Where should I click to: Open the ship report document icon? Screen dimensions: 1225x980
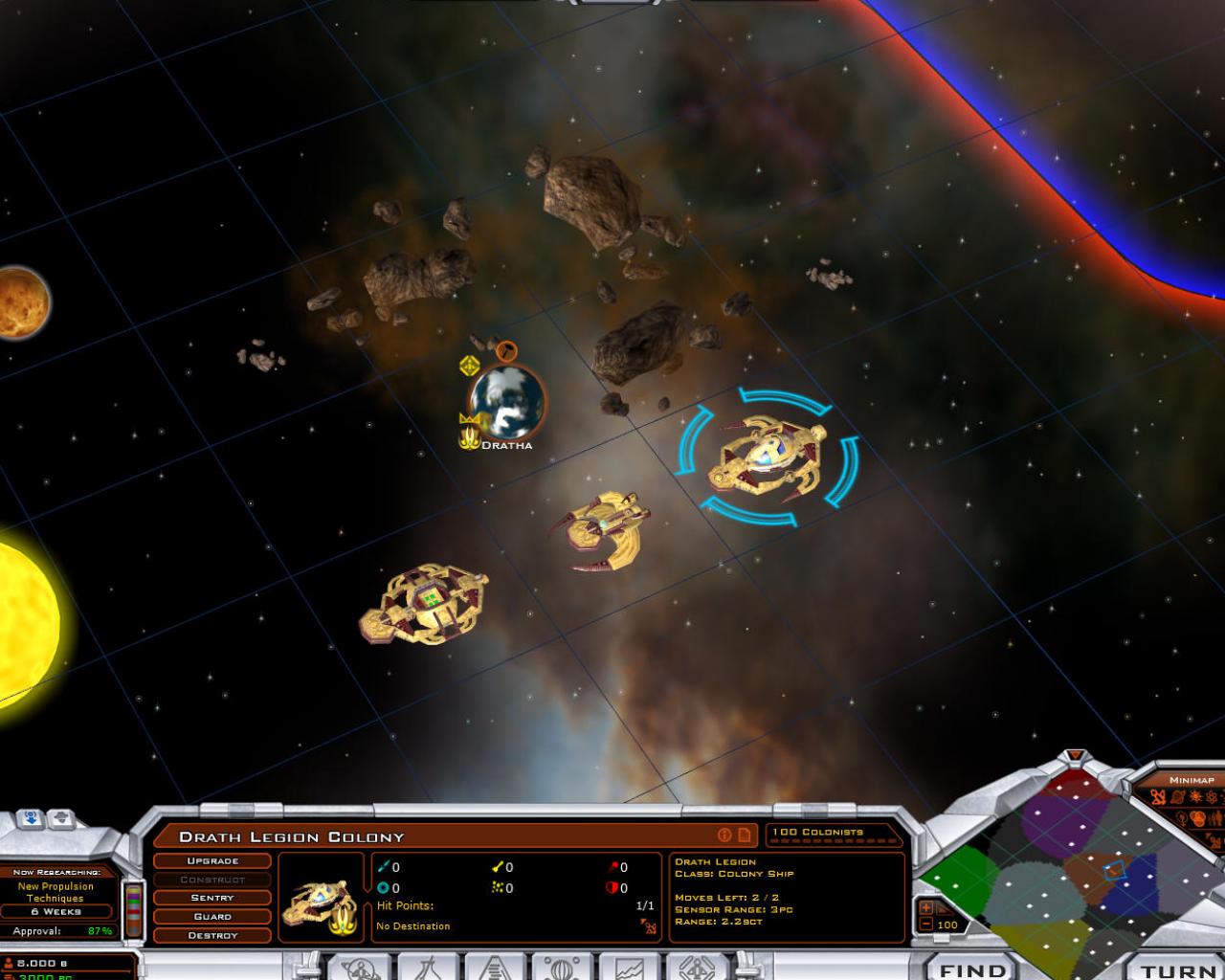point(745,834)
